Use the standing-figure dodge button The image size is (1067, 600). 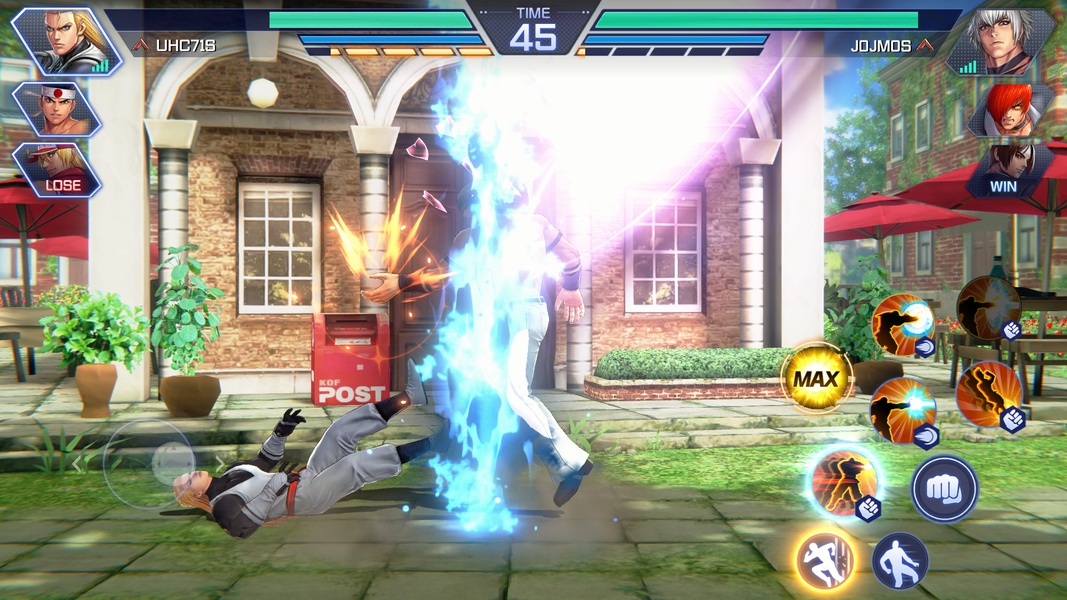point(900,560)
